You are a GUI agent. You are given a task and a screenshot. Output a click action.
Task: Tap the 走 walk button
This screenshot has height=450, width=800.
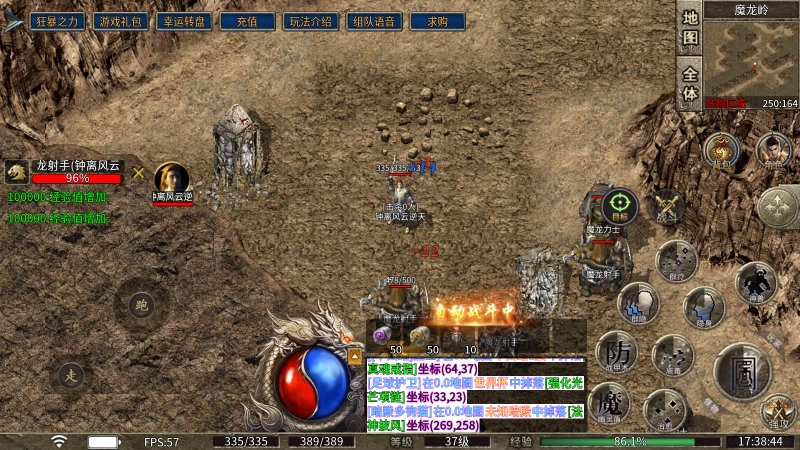point(70,376)
